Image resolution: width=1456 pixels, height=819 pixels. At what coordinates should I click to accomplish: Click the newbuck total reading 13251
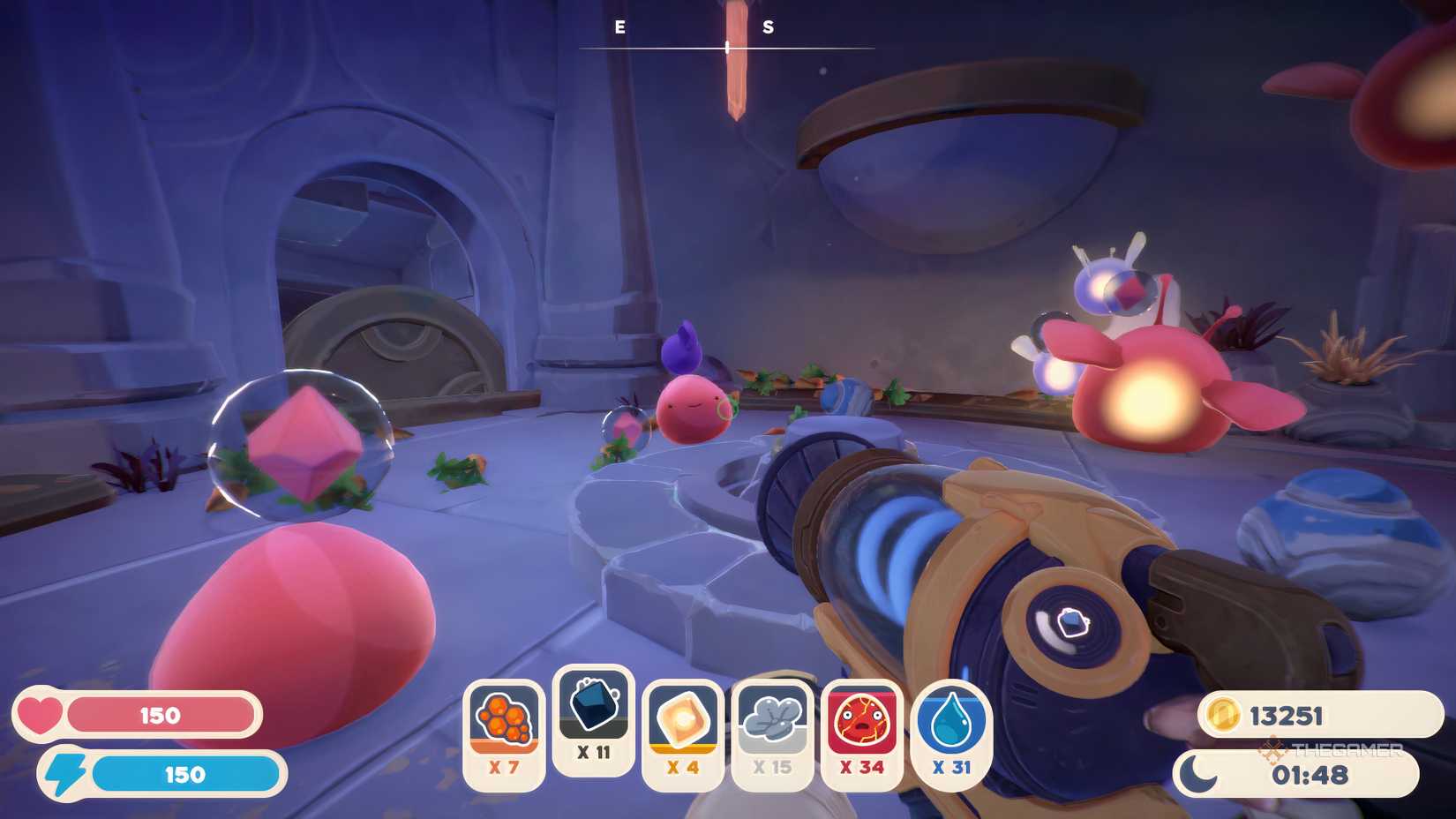[1288, 716]
